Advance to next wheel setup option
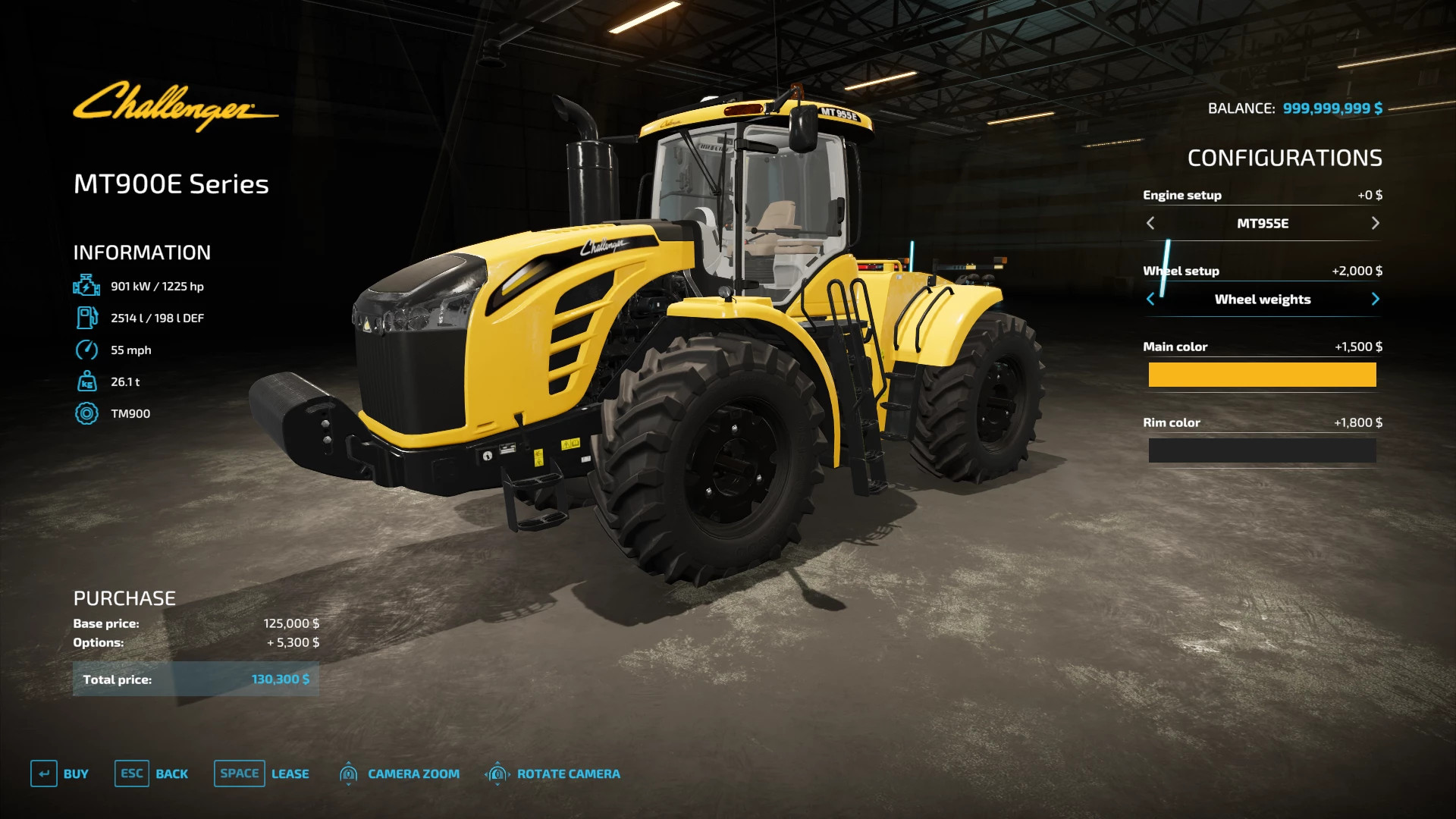 tap(1376, 299)
